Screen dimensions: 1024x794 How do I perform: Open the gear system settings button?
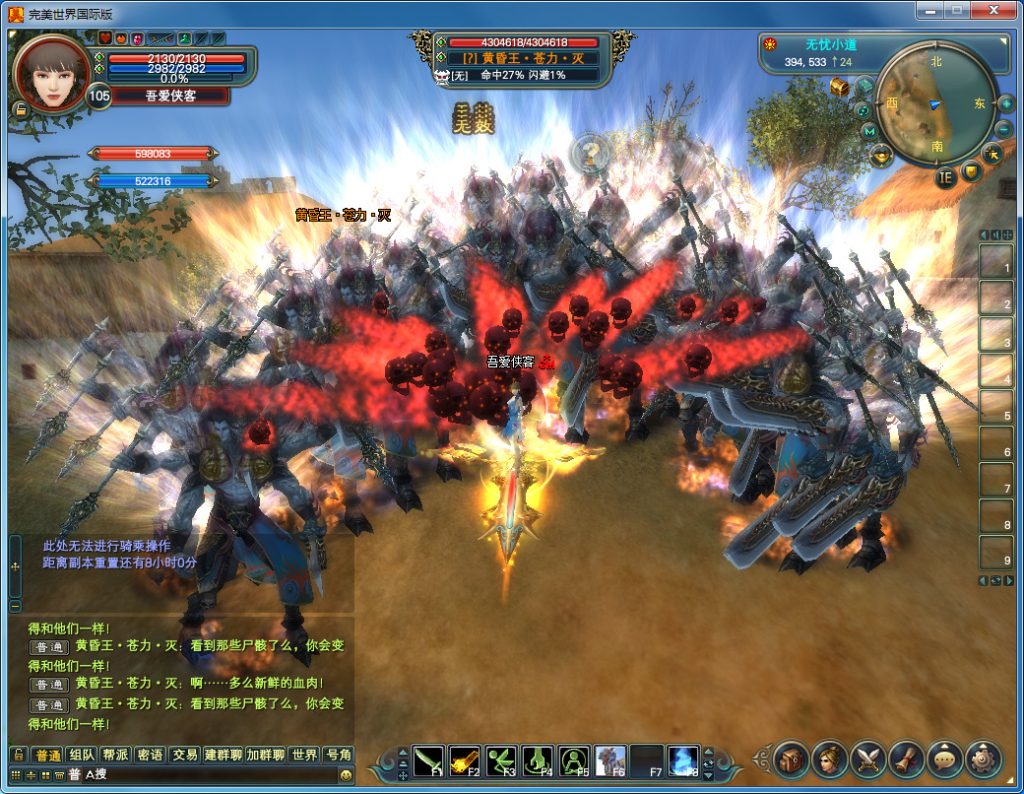[x=983, y=760]
